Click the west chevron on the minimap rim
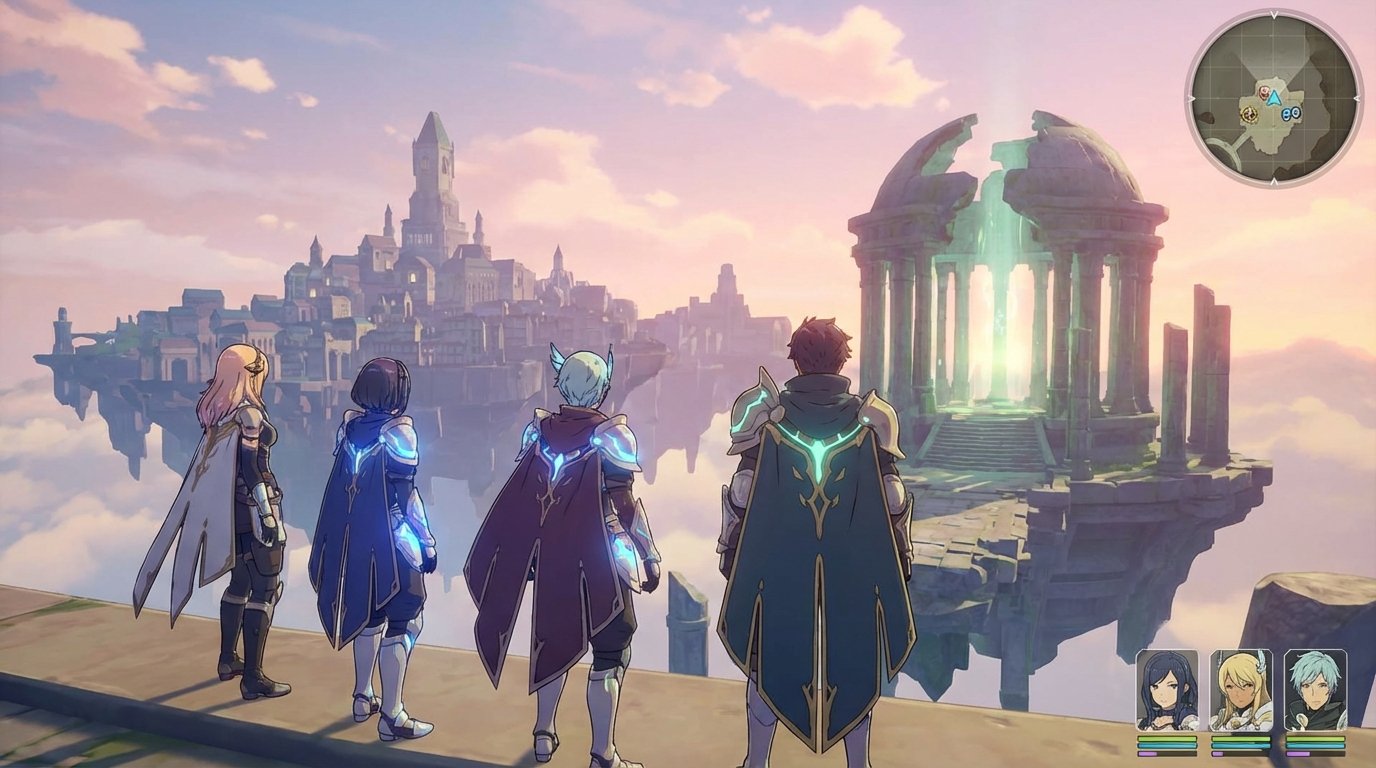The height and width of the screenshot is (768, 1376). [x=1190, y=98]
